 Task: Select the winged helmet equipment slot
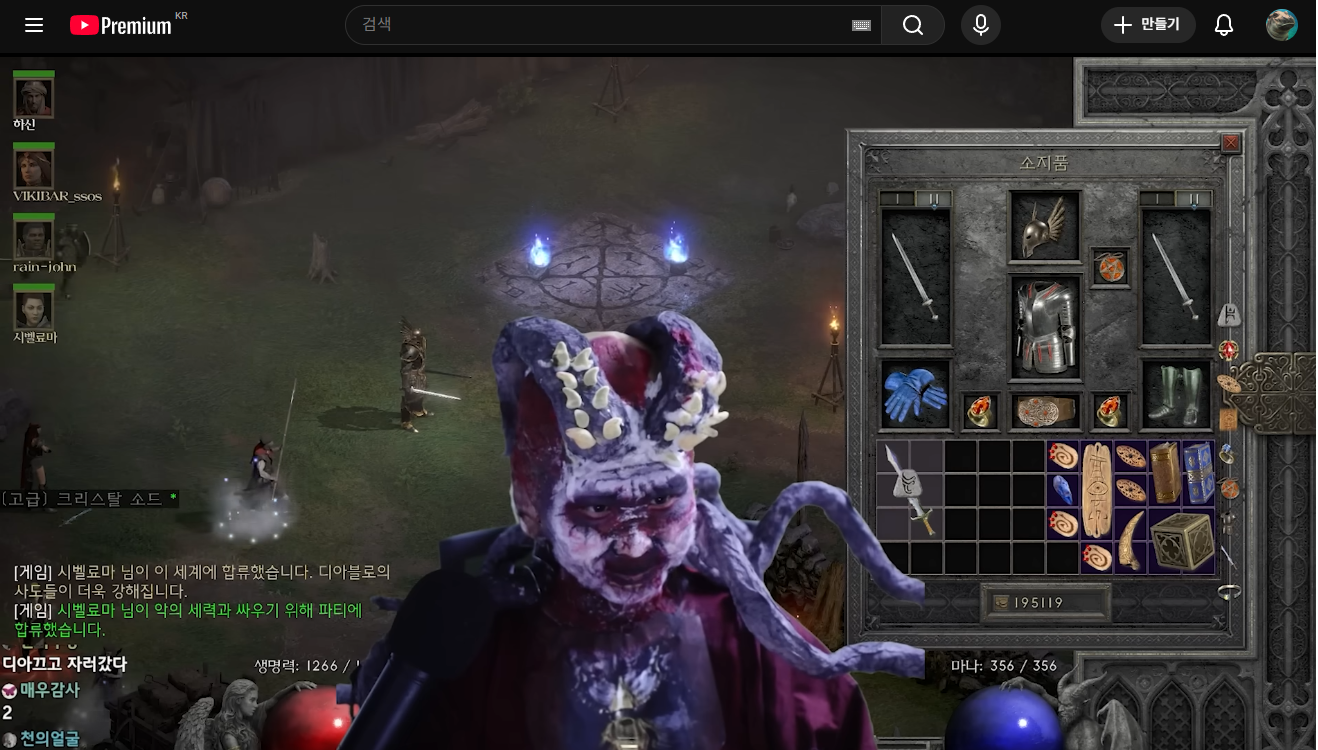tap(1044, 227)
